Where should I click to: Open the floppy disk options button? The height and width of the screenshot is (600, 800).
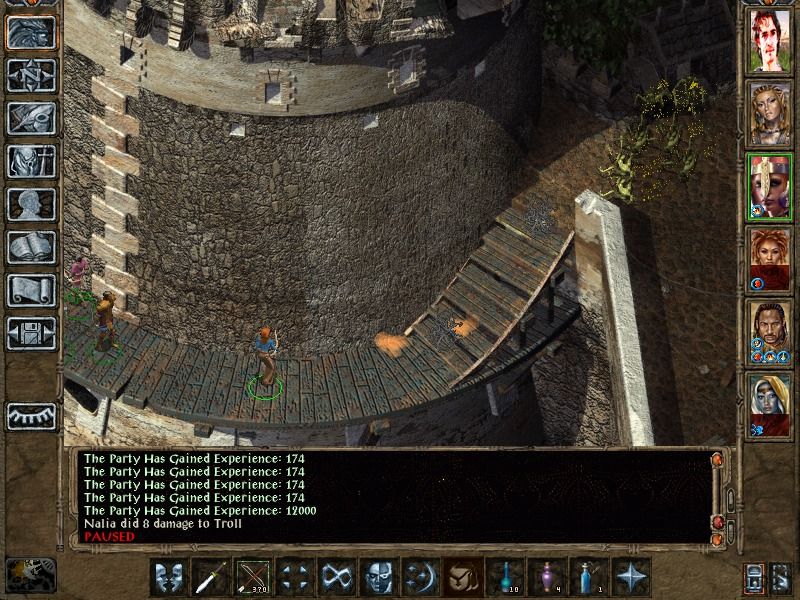coord(31,333)
